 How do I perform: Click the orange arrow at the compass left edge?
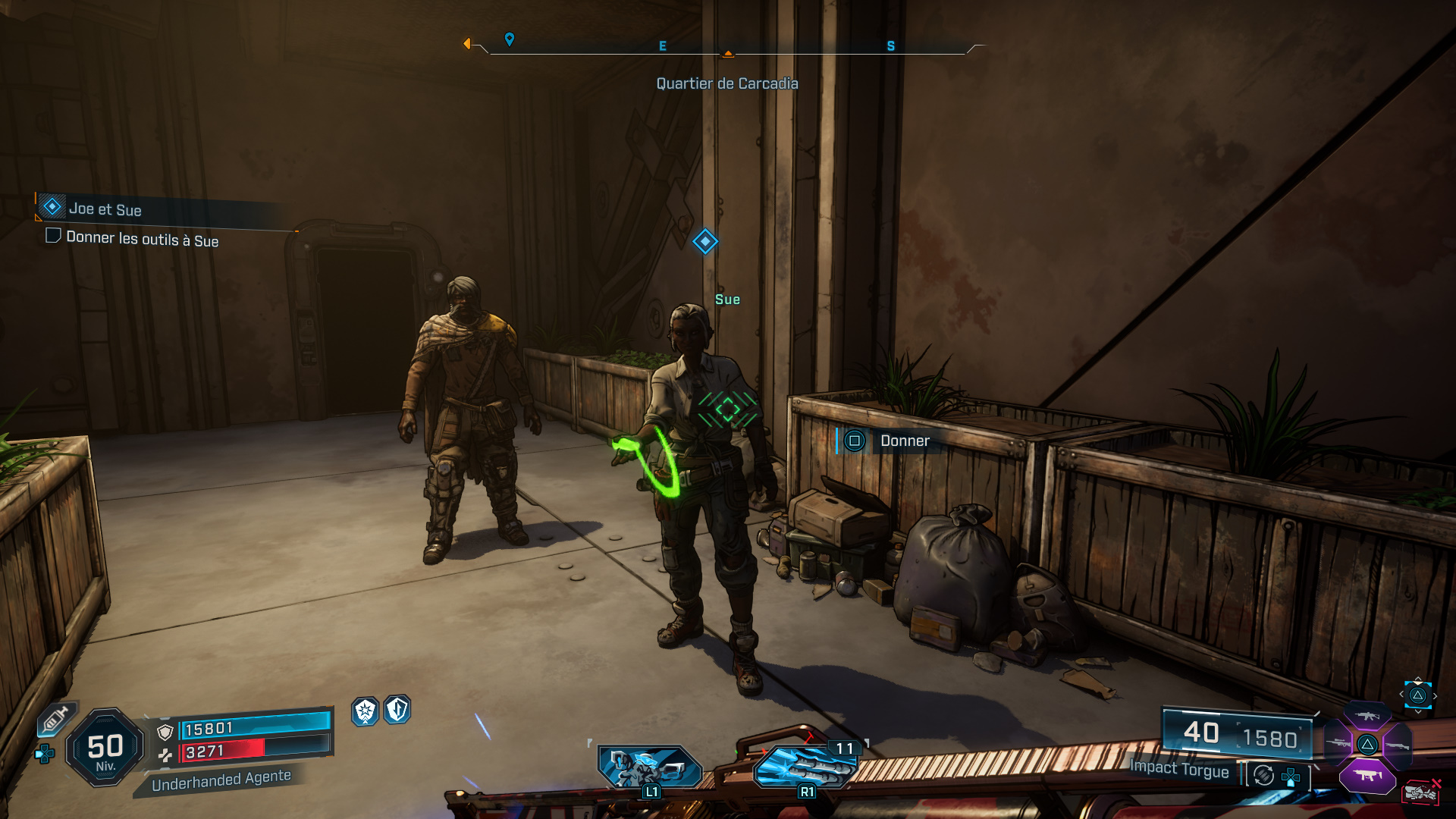point(467,44)
